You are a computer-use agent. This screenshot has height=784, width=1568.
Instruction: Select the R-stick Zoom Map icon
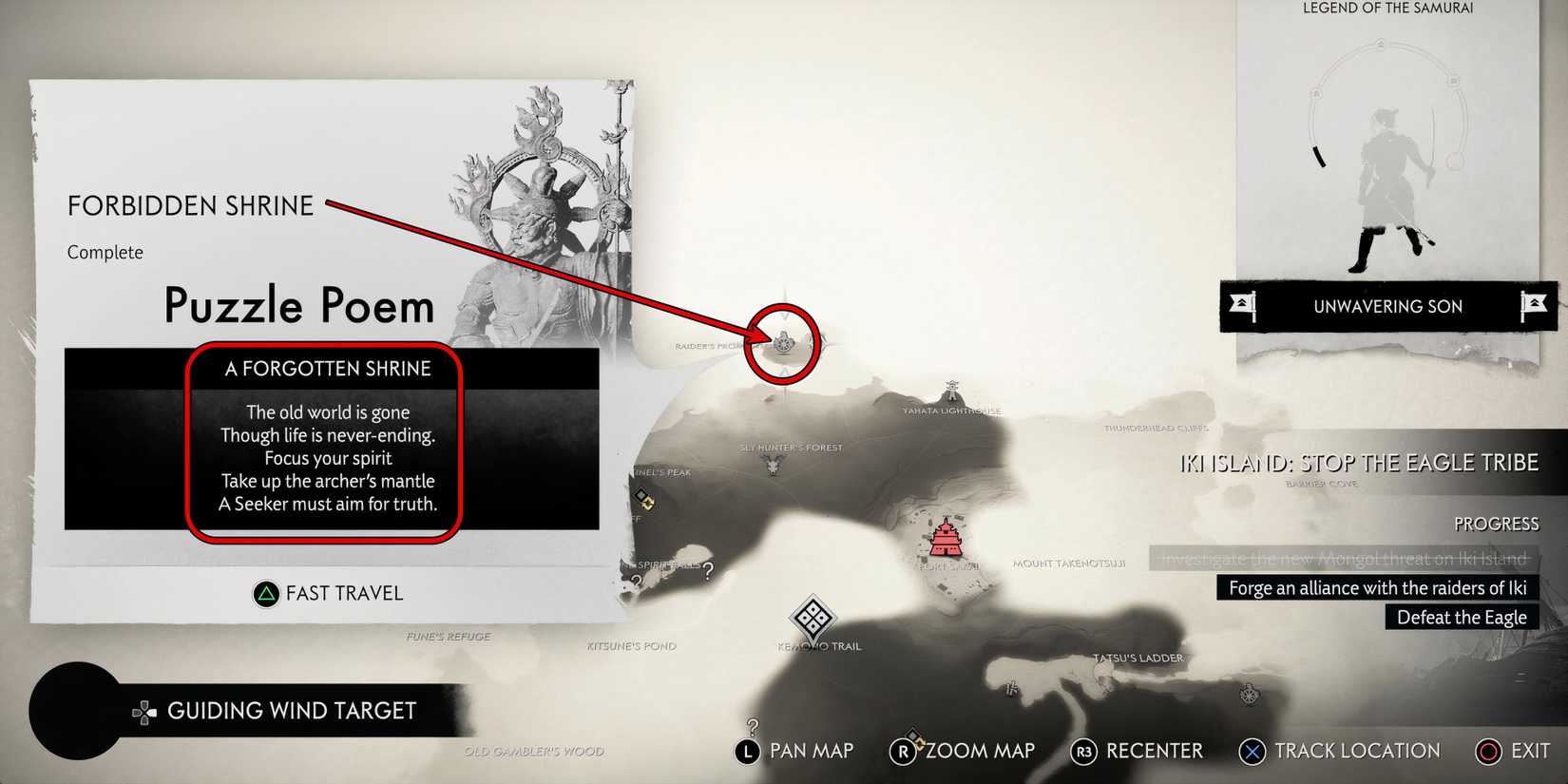[903, 751]
